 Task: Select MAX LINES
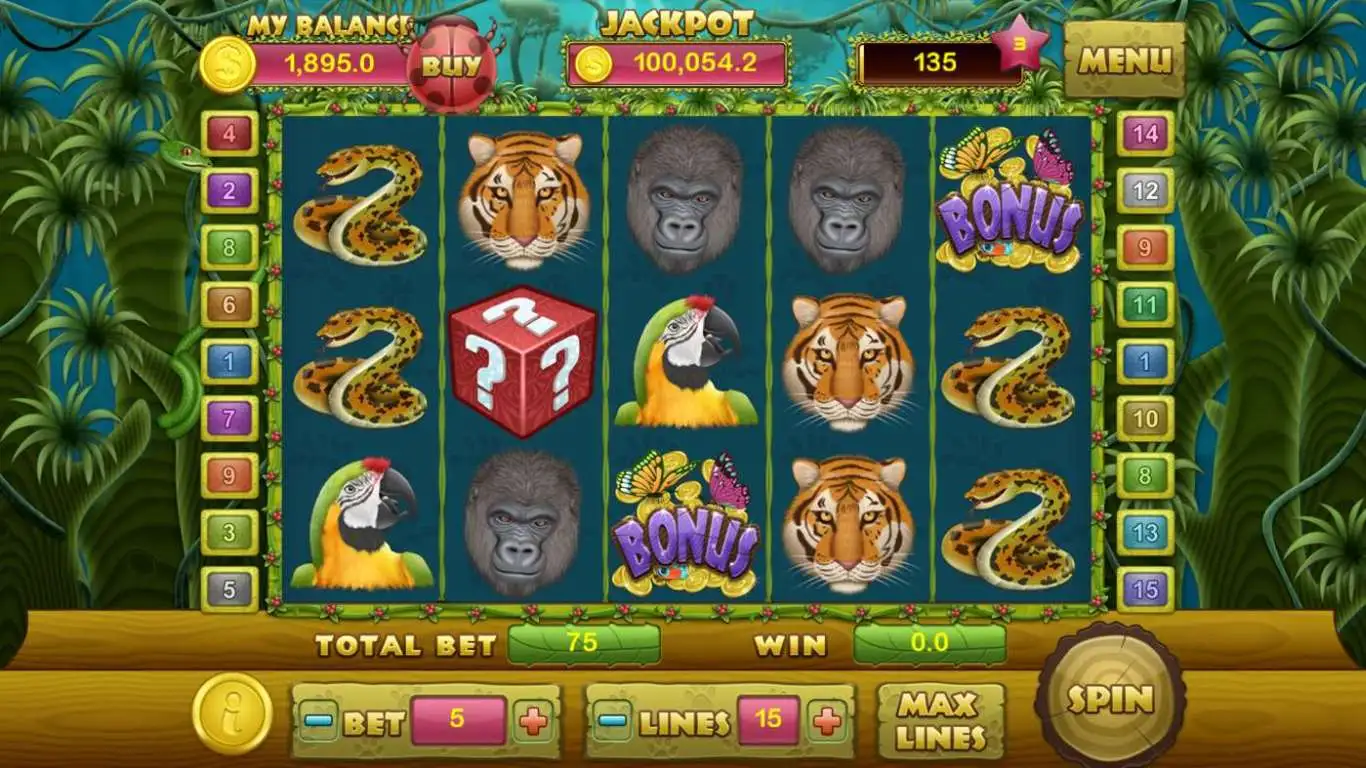pos(940,721)
